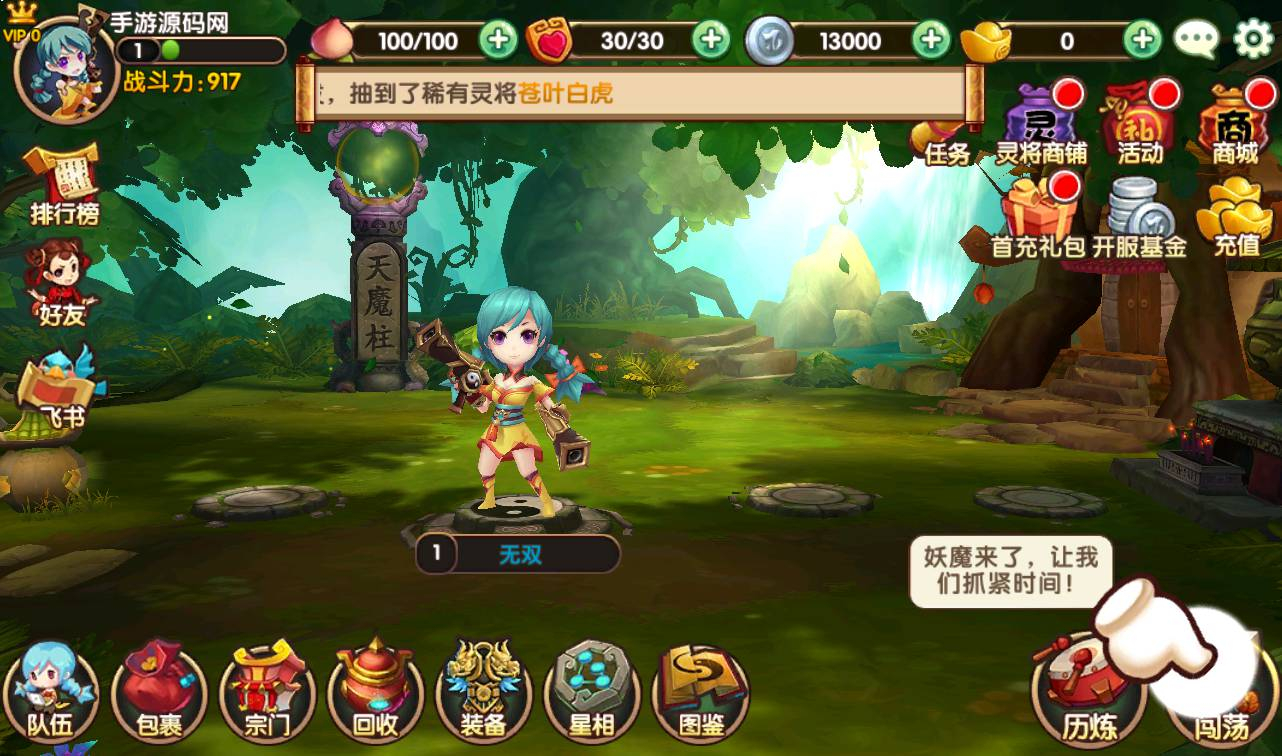
Task: Open the 回收 recycle menu
Action: pos(376,693)
